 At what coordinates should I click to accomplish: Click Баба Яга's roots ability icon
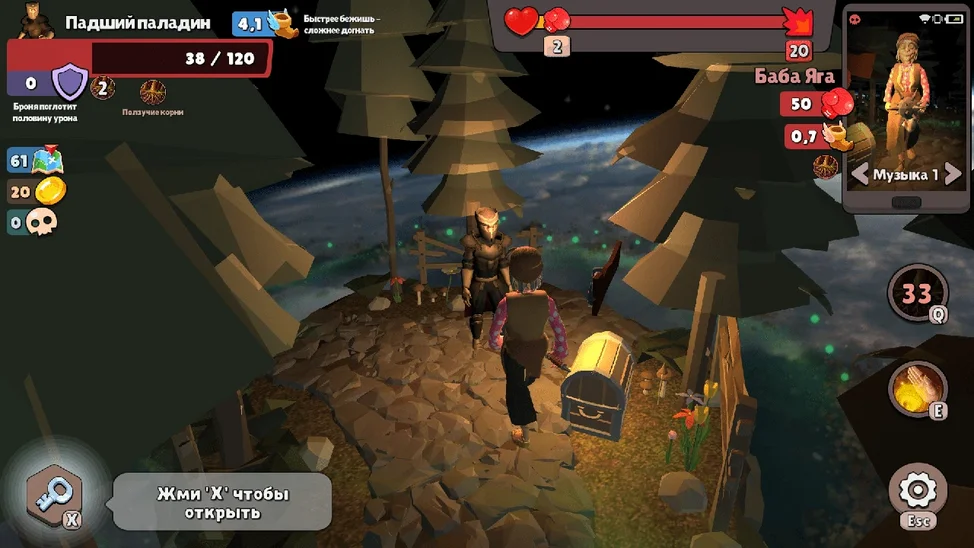tap(826, 165)
